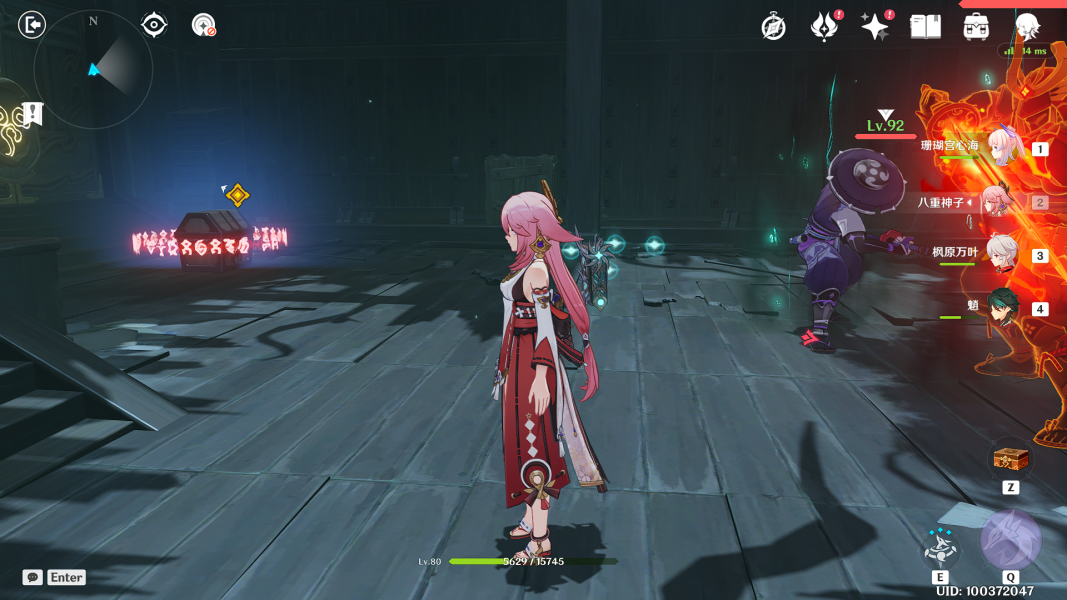Trigger the elemental burst icon
1067x600 pixels.
1010,541
